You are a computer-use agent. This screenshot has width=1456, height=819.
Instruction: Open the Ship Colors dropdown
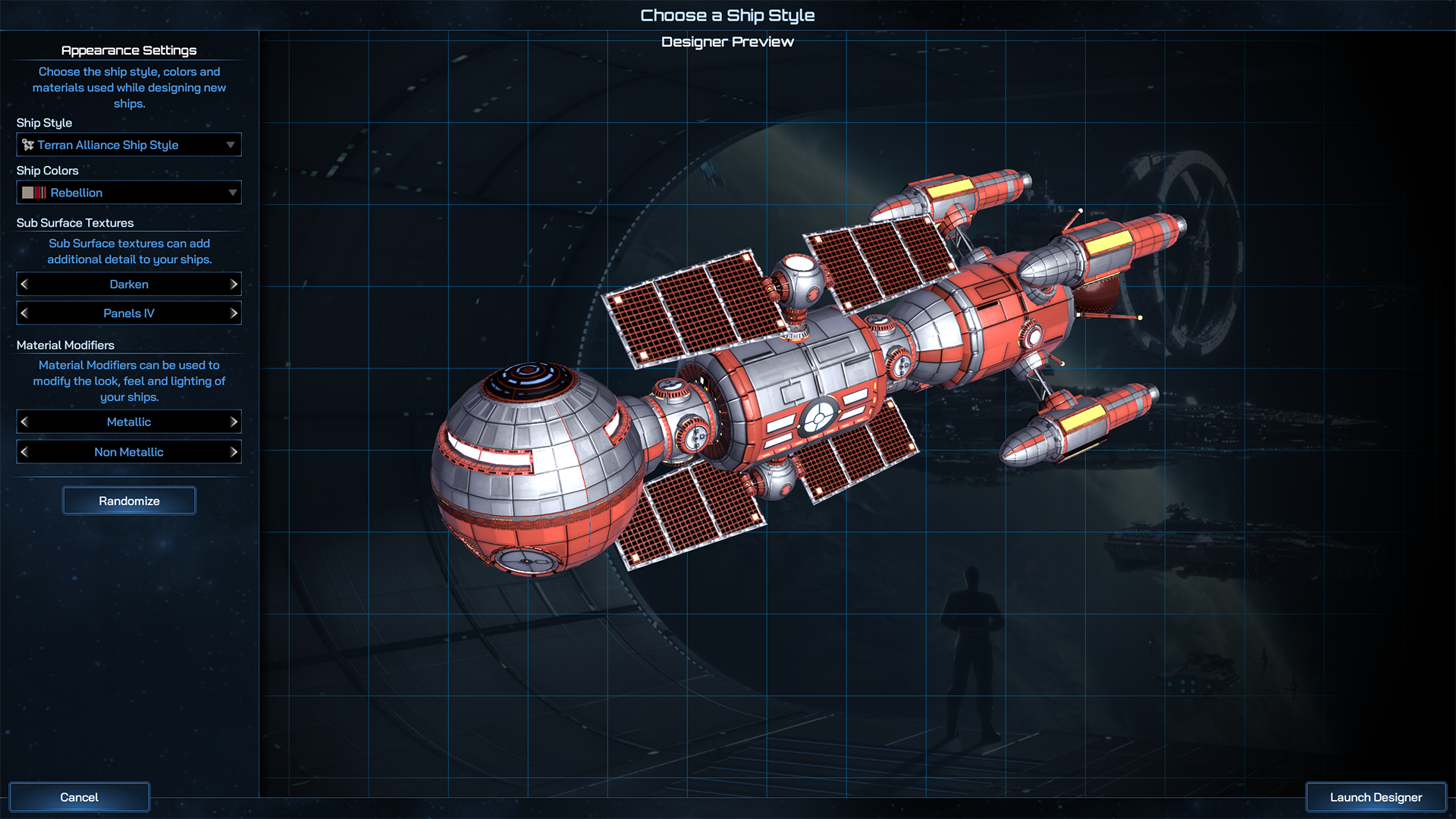coord(129,192)
